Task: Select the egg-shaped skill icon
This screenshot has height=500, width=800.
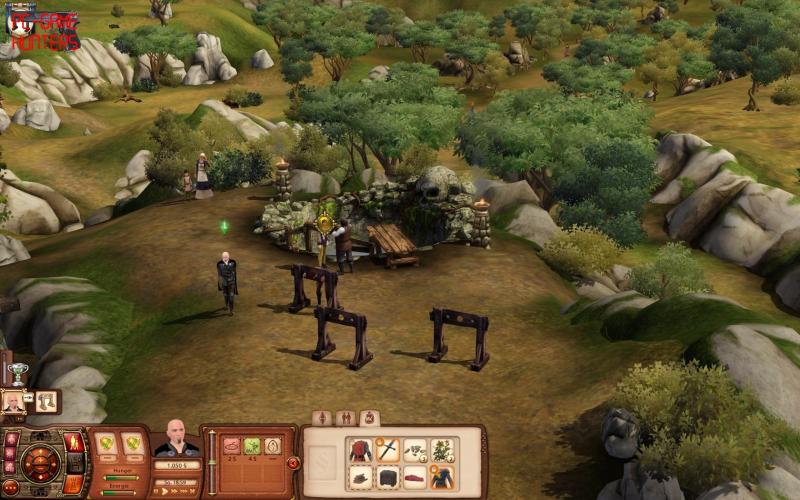Action: 272,446
